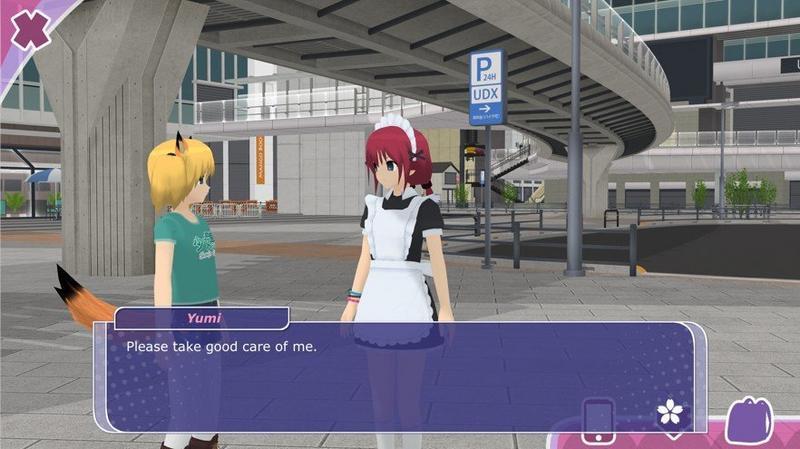Open the smartphone icon

[598, 419]
